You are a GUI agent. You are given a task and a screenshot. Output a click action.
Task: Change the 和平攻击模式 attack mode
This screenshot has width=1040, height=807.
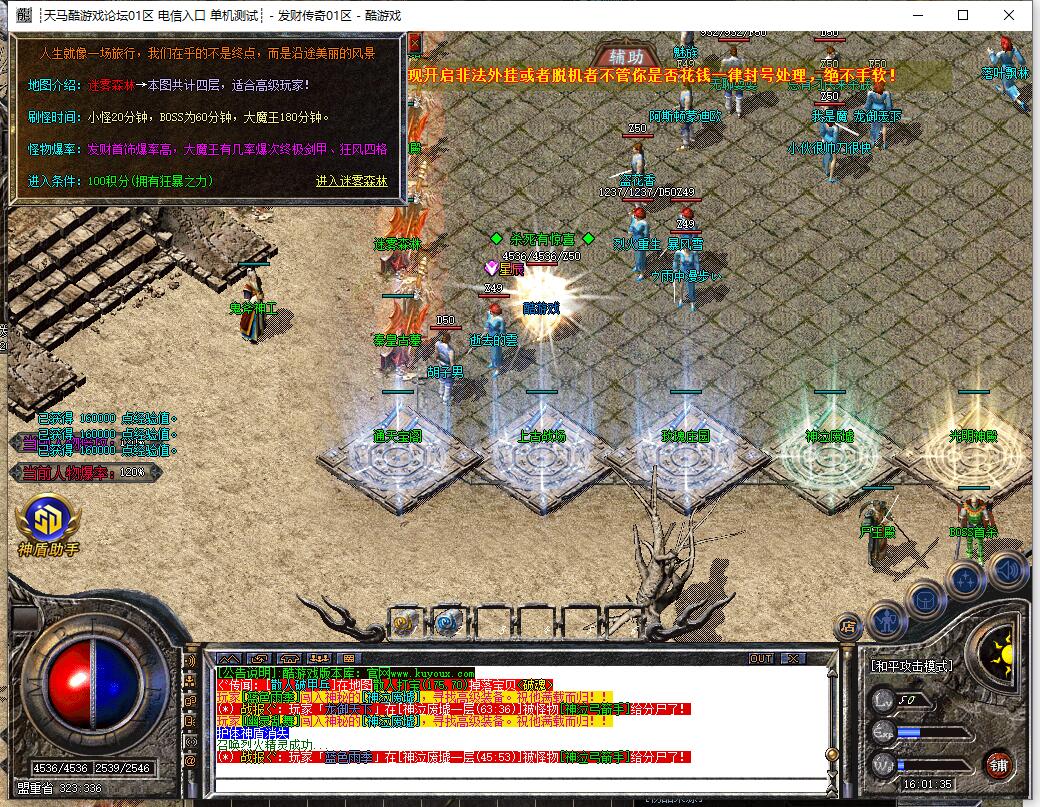point(911,665)
